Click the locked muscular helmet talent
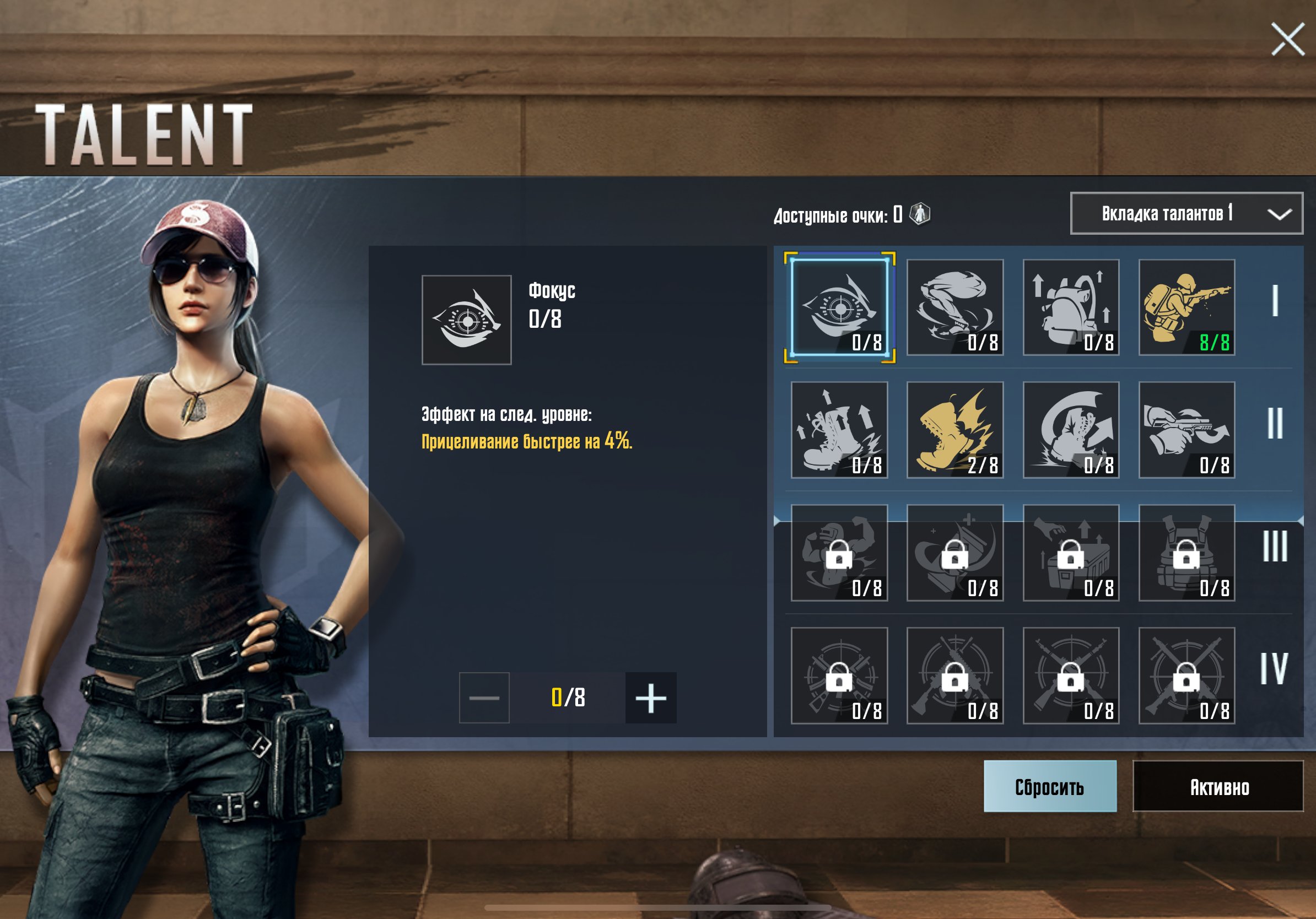 tap(839, 553)
